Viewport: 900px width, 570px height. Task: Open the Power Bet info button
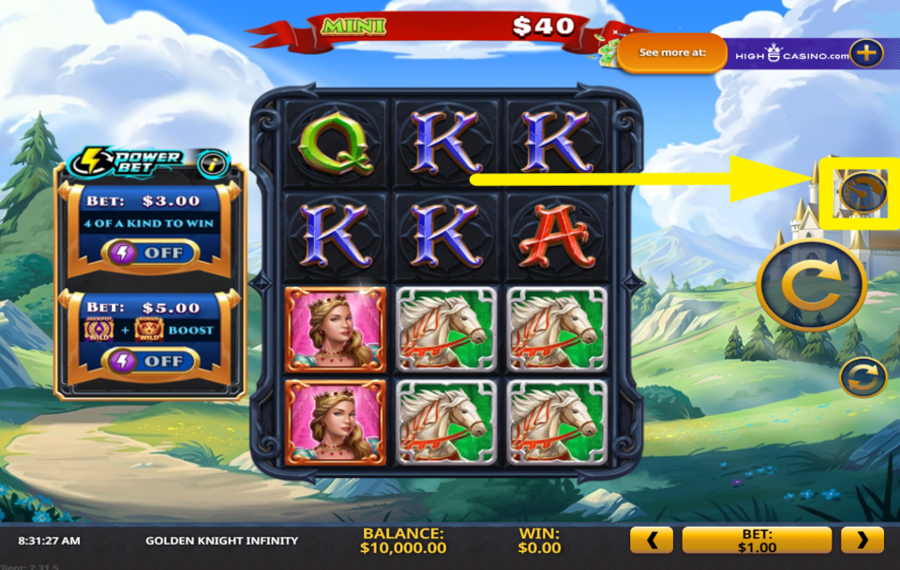[x=212, y=162]
